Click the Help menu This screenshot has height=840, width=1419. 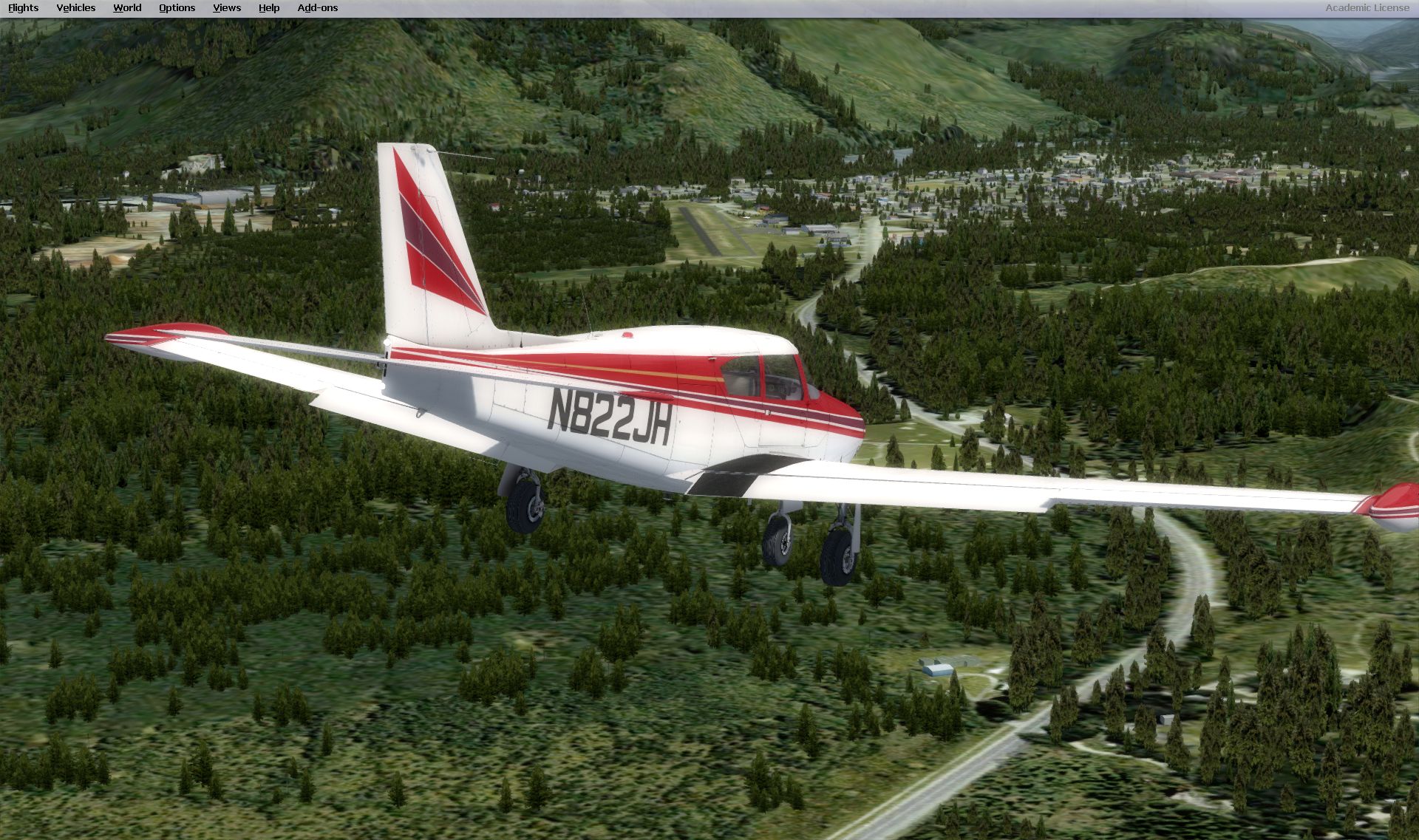pos(269,8)
